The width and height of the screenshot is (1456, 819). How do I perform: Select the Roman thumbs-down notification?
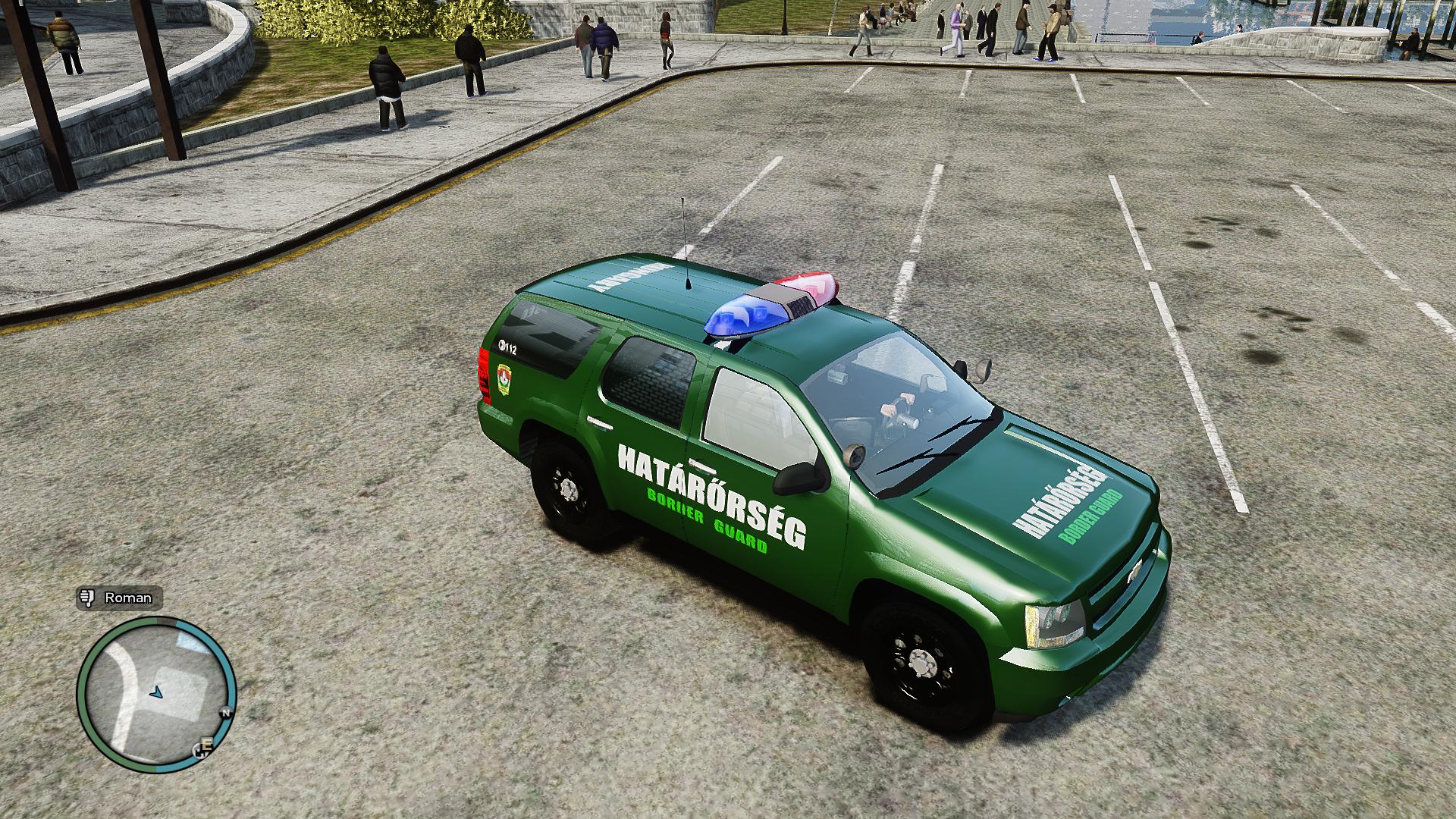point(119,598)
